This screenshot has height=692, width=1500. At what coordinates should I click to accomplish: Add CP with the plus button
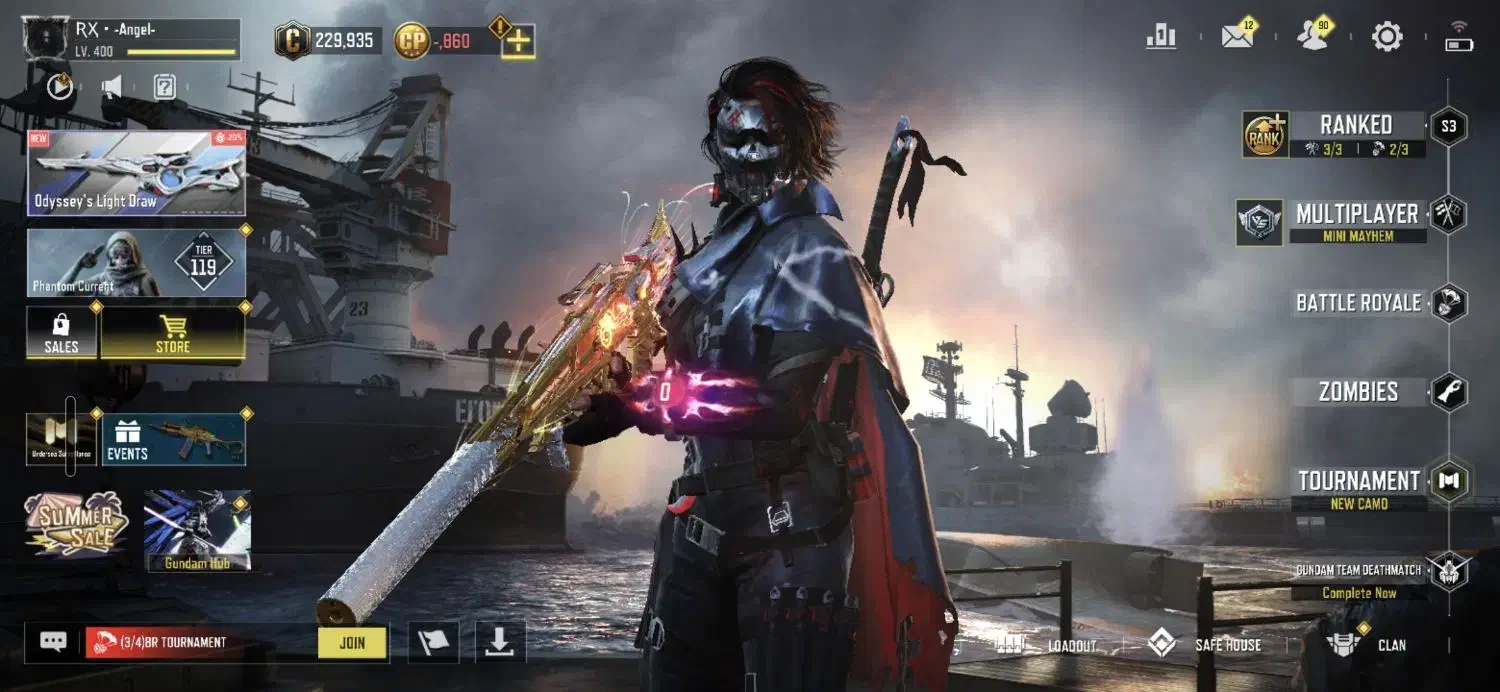[518, 41]
